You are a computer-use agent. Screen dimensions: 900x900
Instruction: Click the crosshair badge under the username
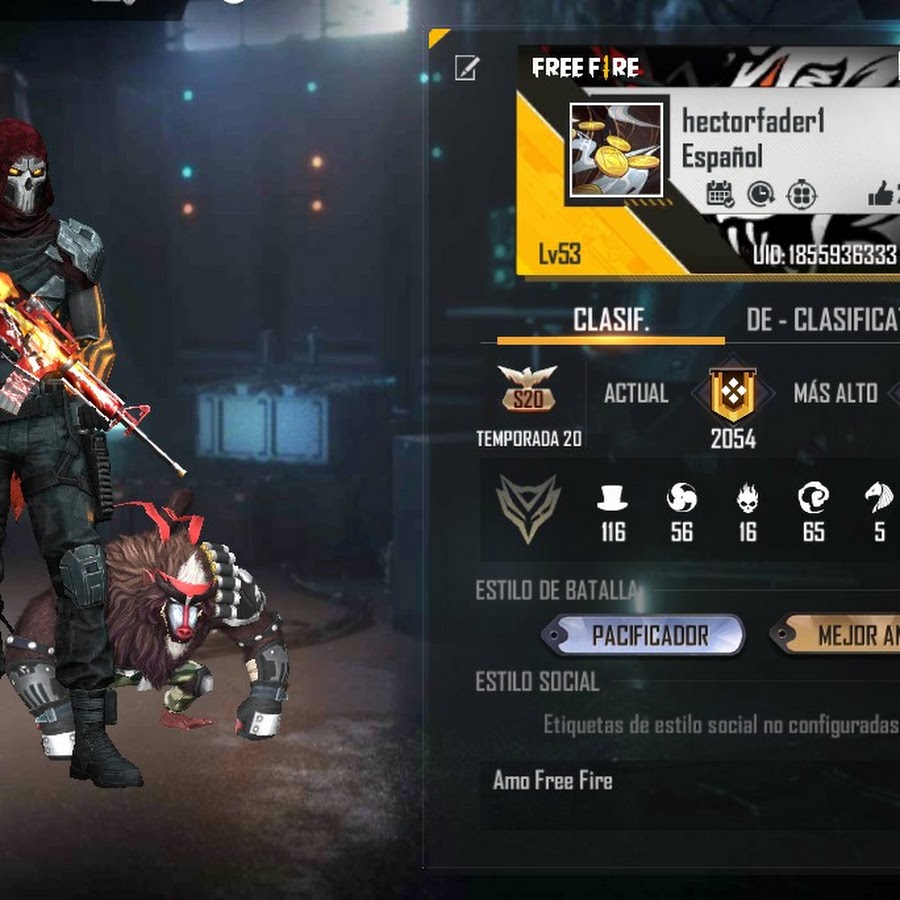tap(803, 194)
